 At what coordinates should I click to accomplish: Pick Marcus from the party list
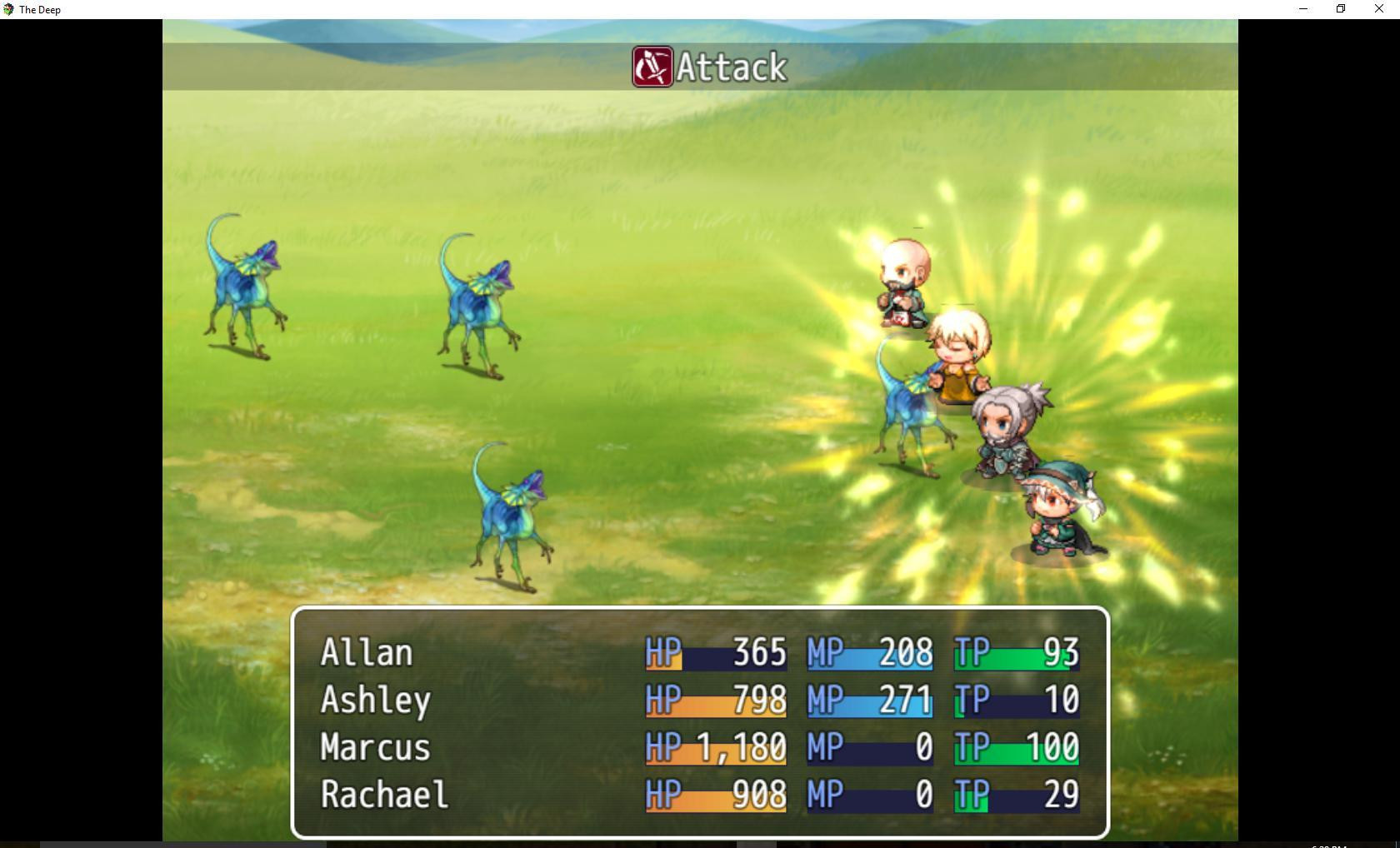[375, 748]
